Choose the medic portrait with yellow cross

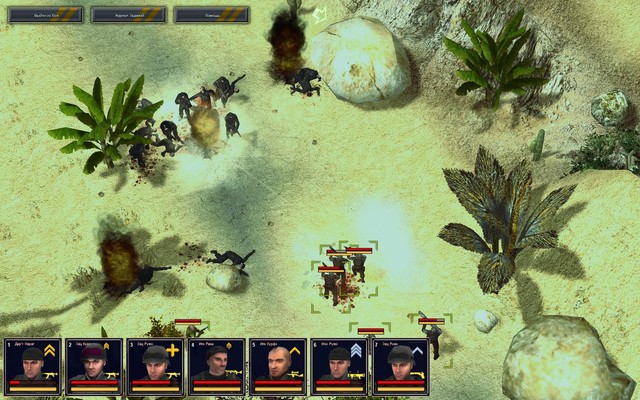pyautogui.click(x=155, y=366)
